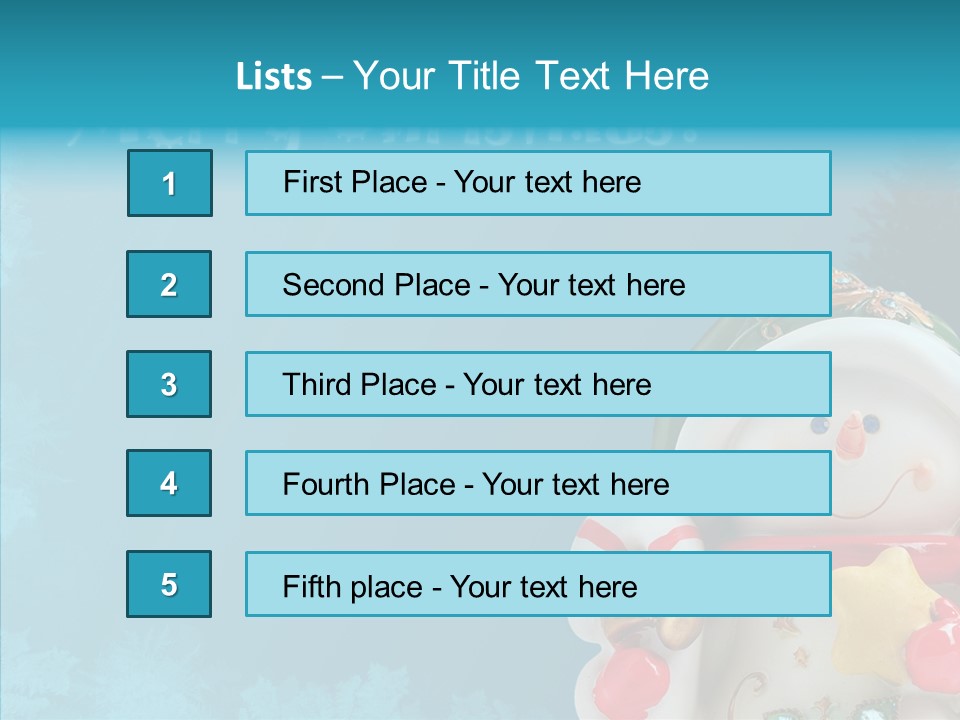Select the number 1 box

tap(170, 183)
